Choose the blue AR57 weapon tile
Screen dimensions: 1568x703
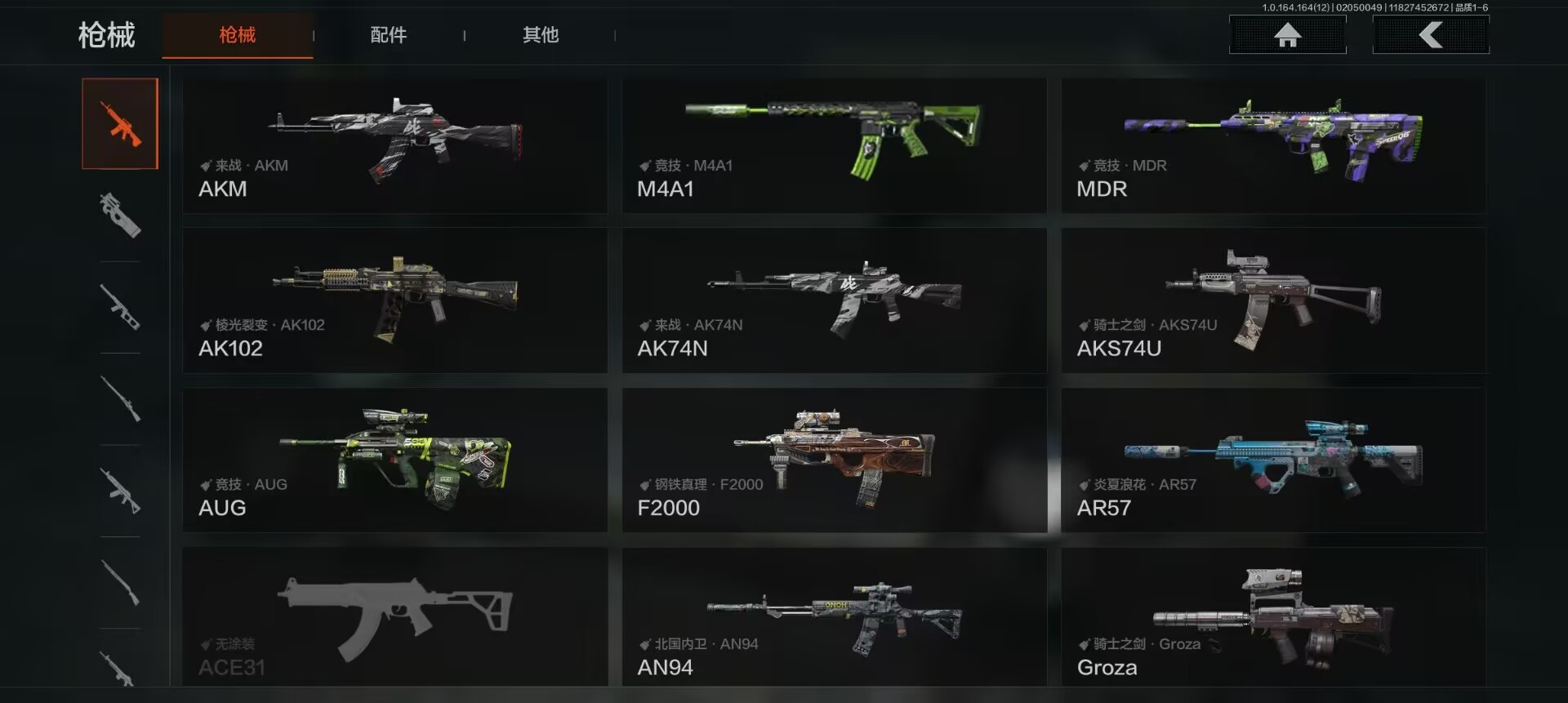pyautogui.click(x=1273, y=461)
